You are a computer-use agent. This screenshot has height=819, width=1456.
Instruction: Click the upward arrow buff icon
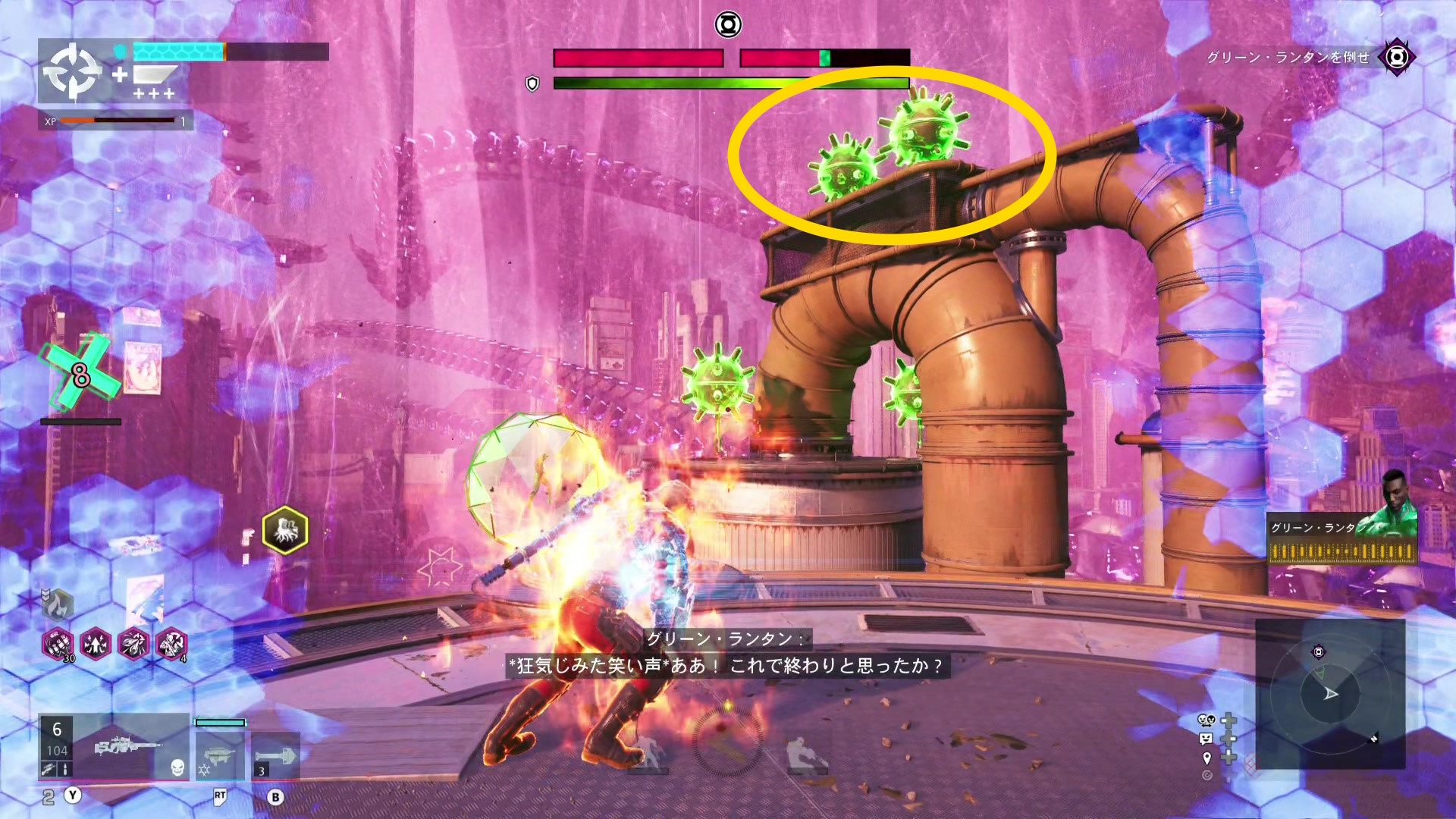[96, 645]
